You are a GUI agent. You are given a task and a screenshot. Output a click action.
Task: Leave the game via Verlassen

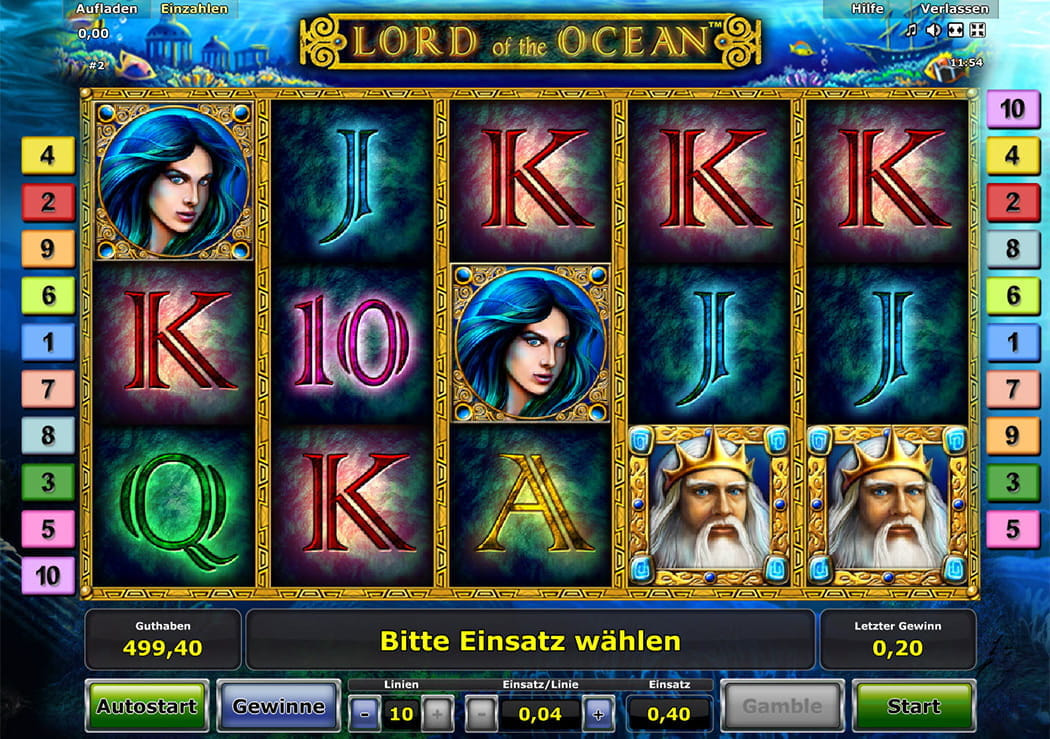pos(954,8)
